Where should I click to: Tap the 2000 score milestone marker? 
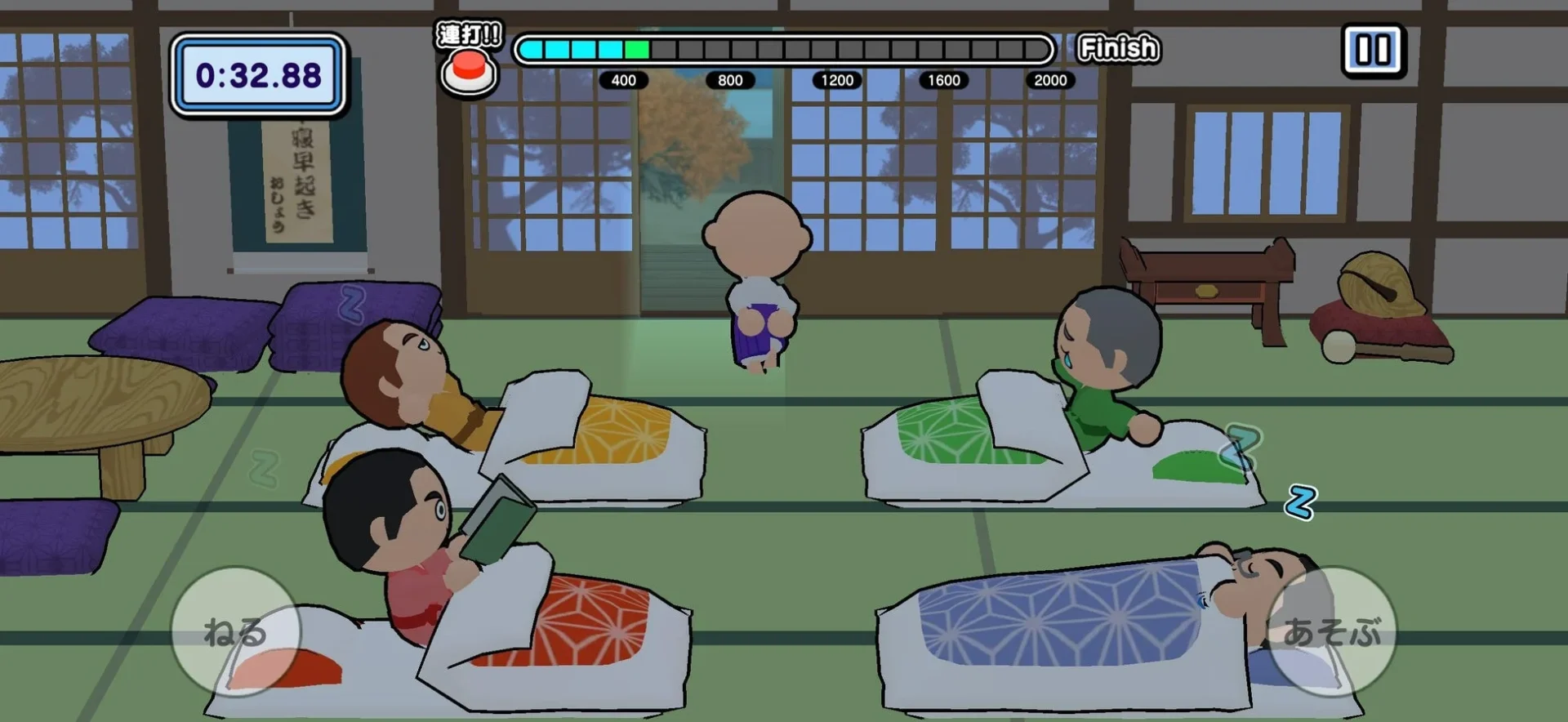pyautogui.click(x=1050, y=81)
